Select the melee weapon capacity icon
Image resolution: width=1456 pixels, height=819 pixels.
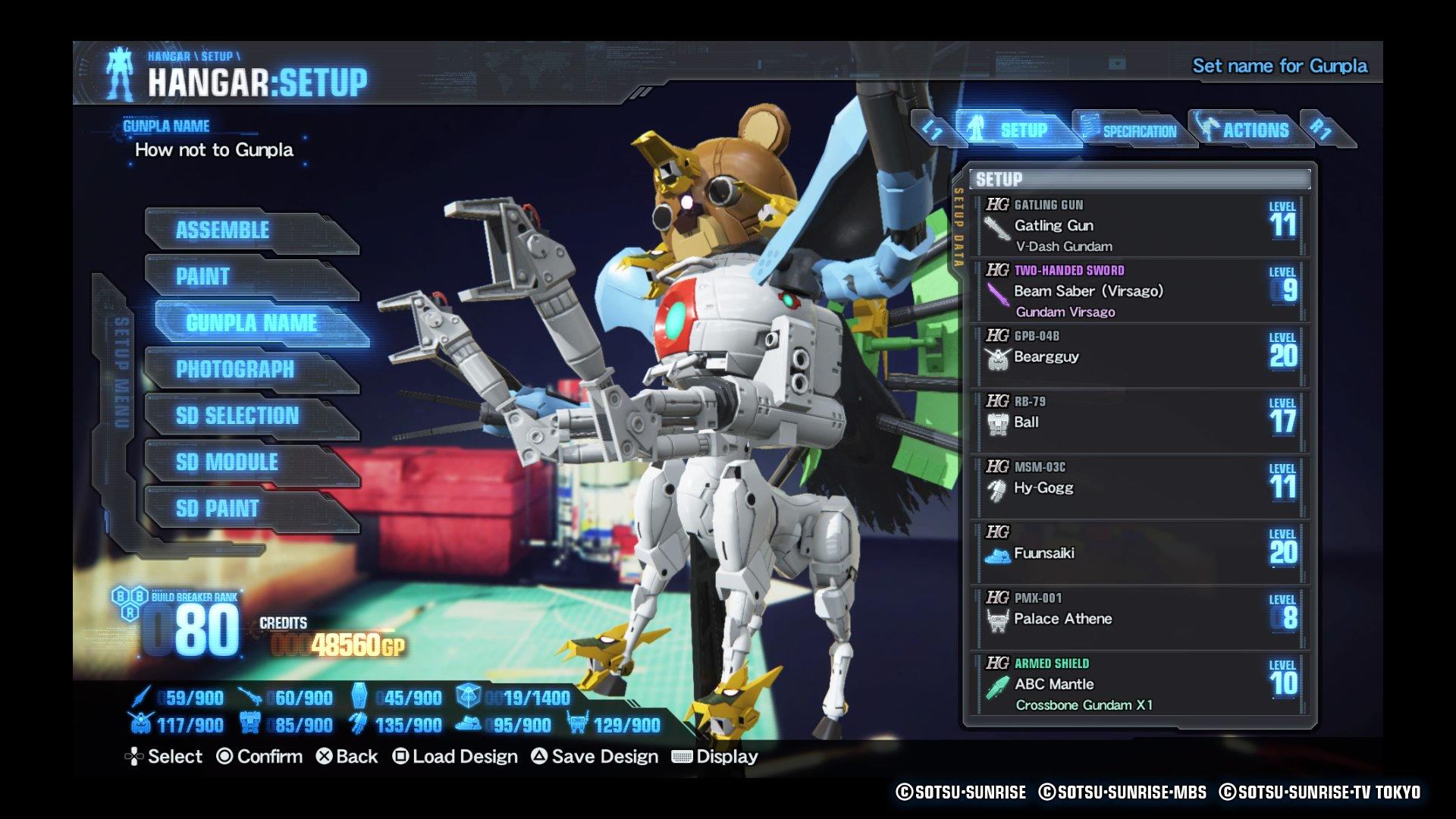click(142, 698)
